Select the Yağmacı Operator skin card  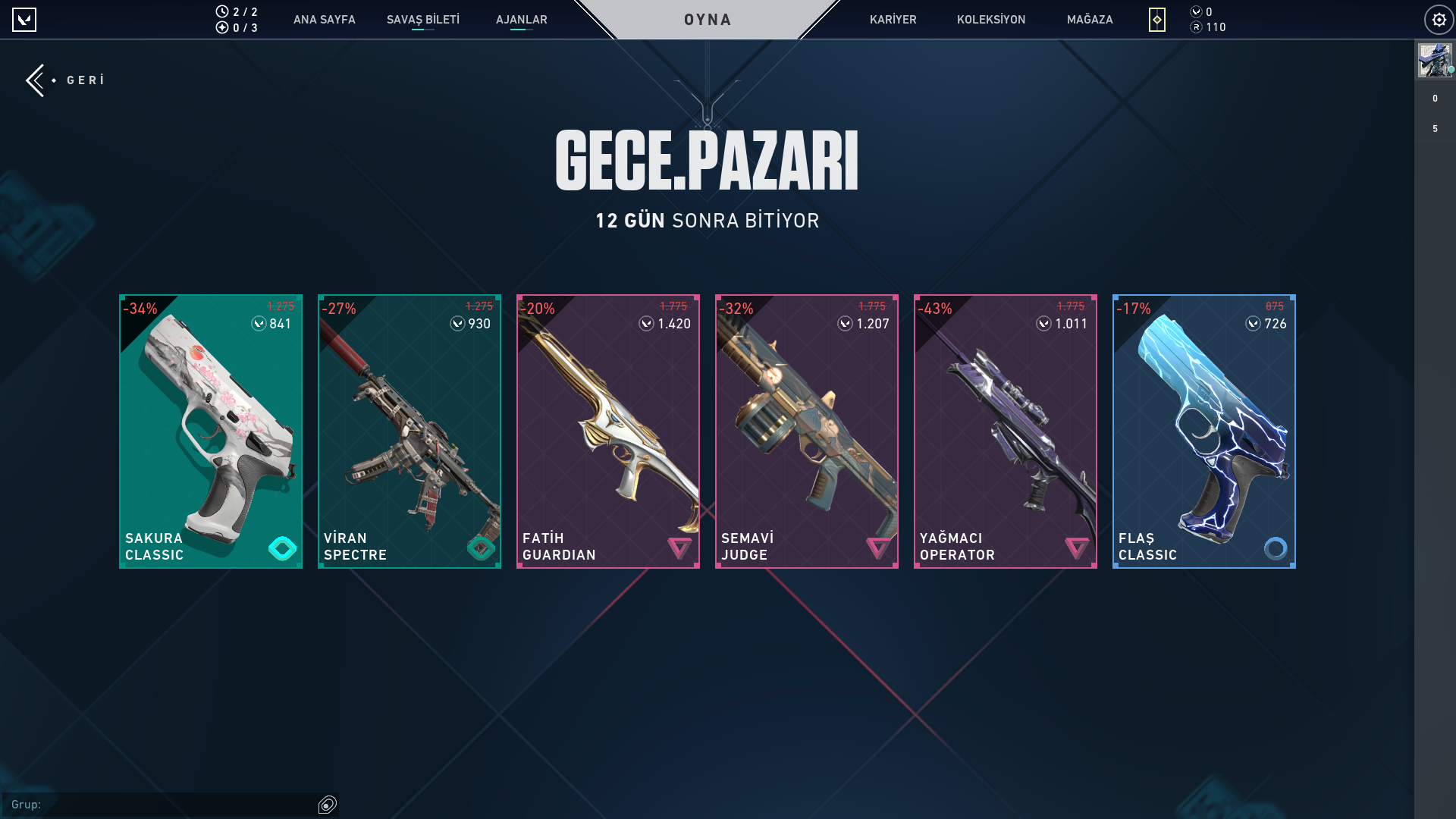[1006, 431]
